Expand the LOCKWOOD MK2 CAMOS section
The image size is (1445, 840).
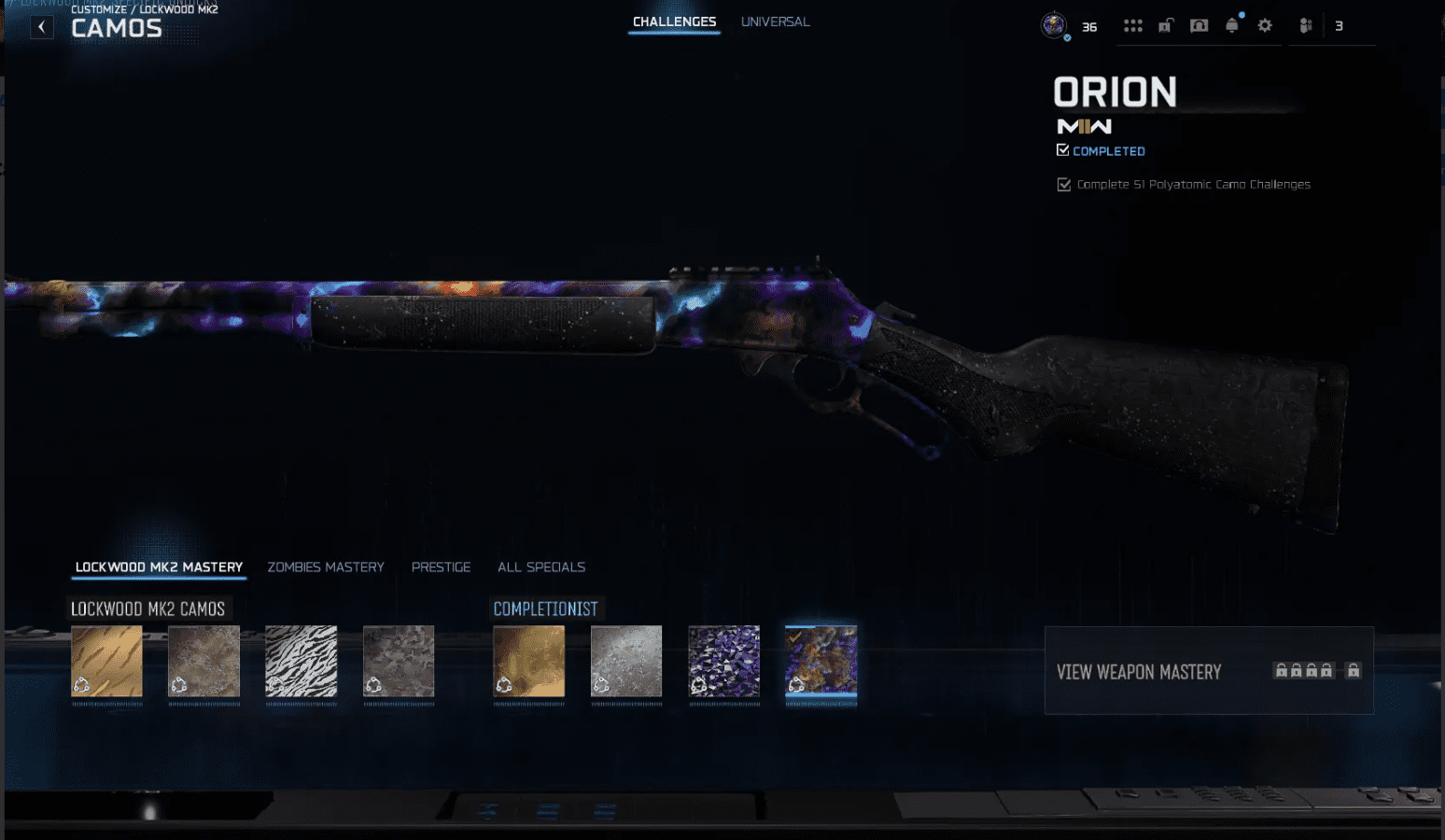[x=149, y=609]
